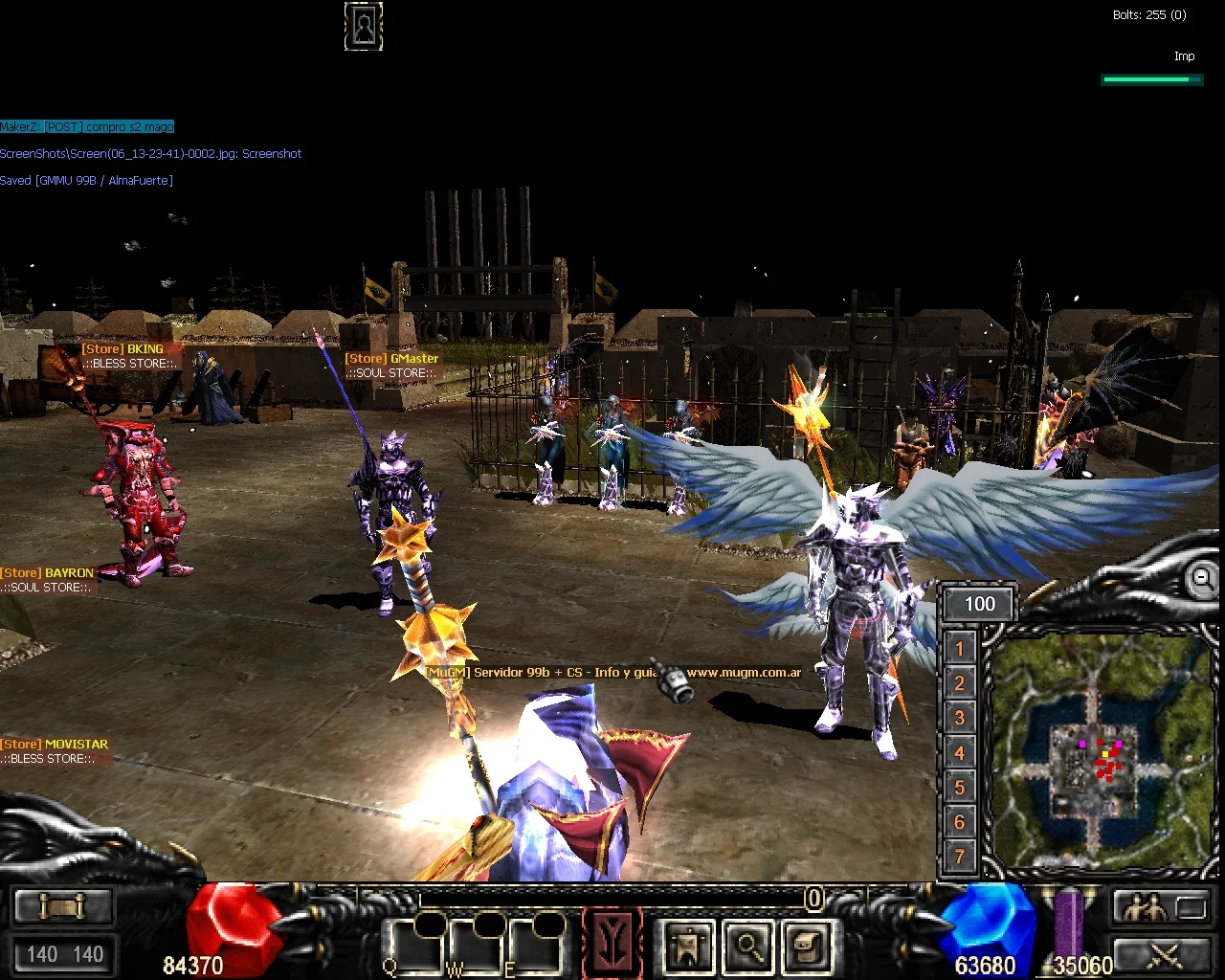The width and height of the screenshot is (1225, 980).
Task: Activate minimap button number 6
Action: pos(960,822)
